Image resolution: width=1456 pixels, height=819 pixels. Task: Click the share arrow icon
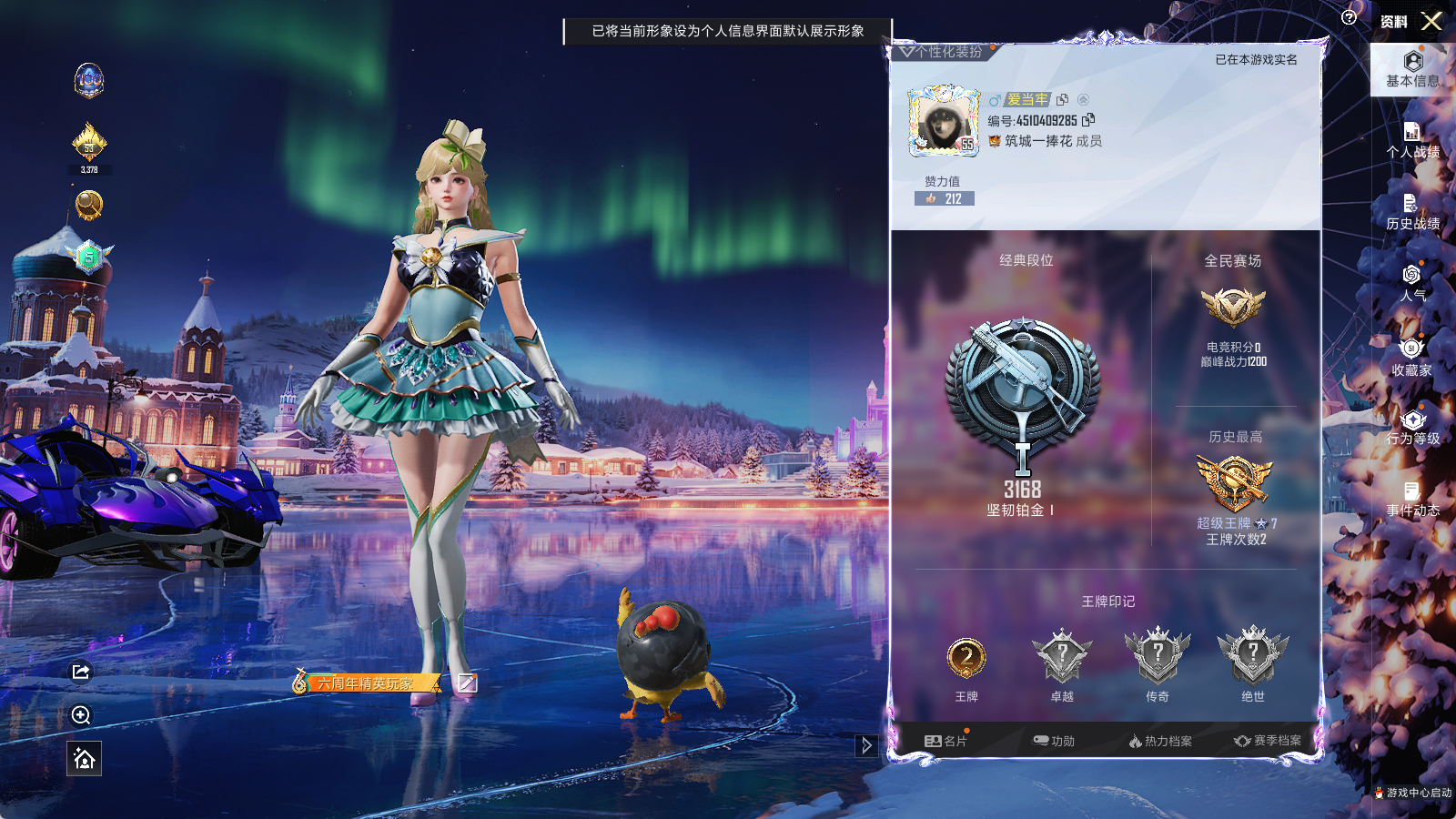[81, 672]
